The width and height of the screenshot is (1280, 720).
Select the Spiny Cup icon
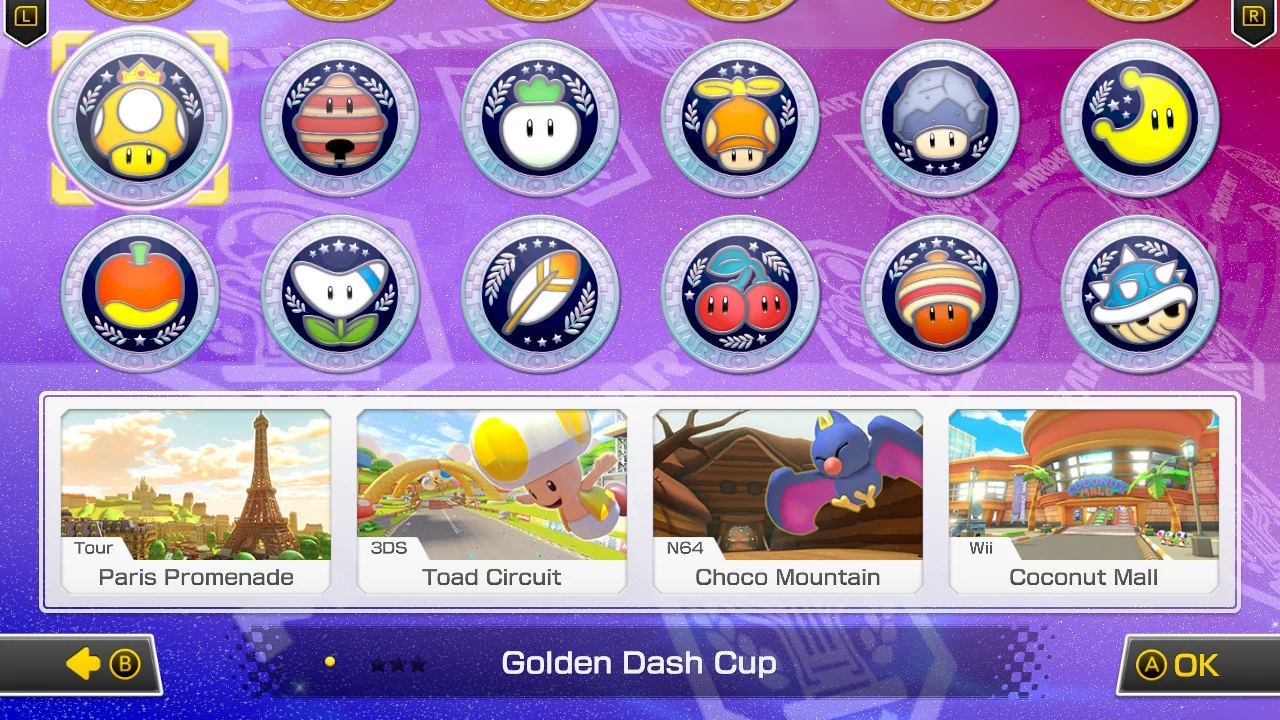[x=1140, y=293]
